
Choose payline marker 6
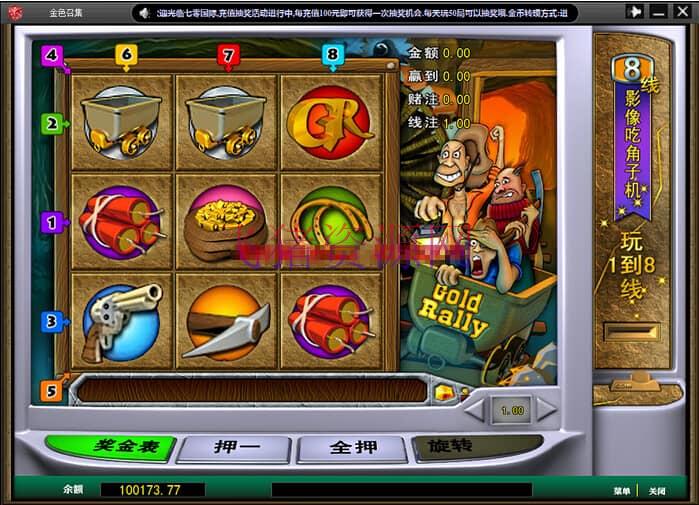(x=126, y=55)
